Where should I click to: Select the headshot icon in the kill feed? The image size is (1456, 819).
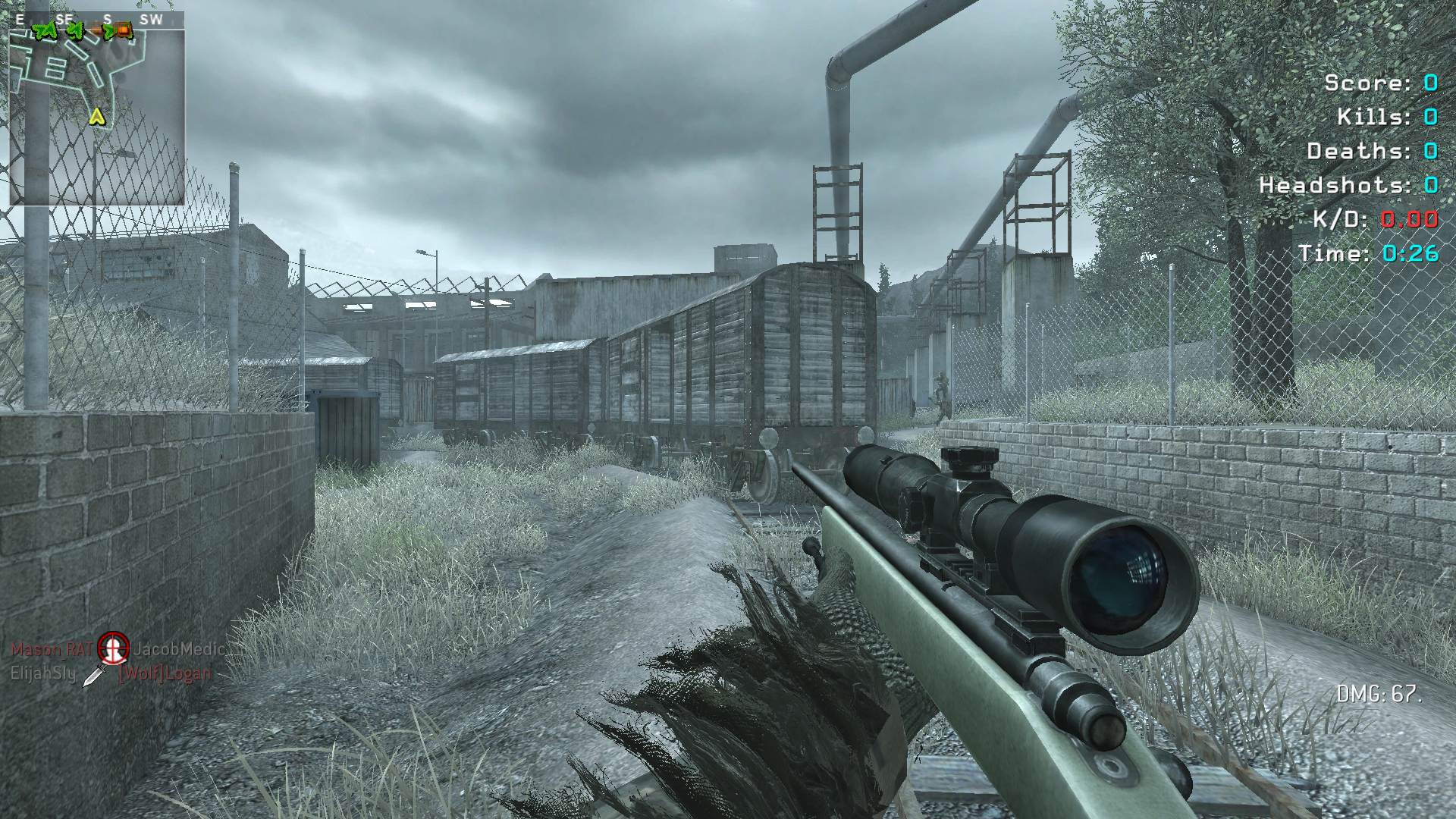114,647
